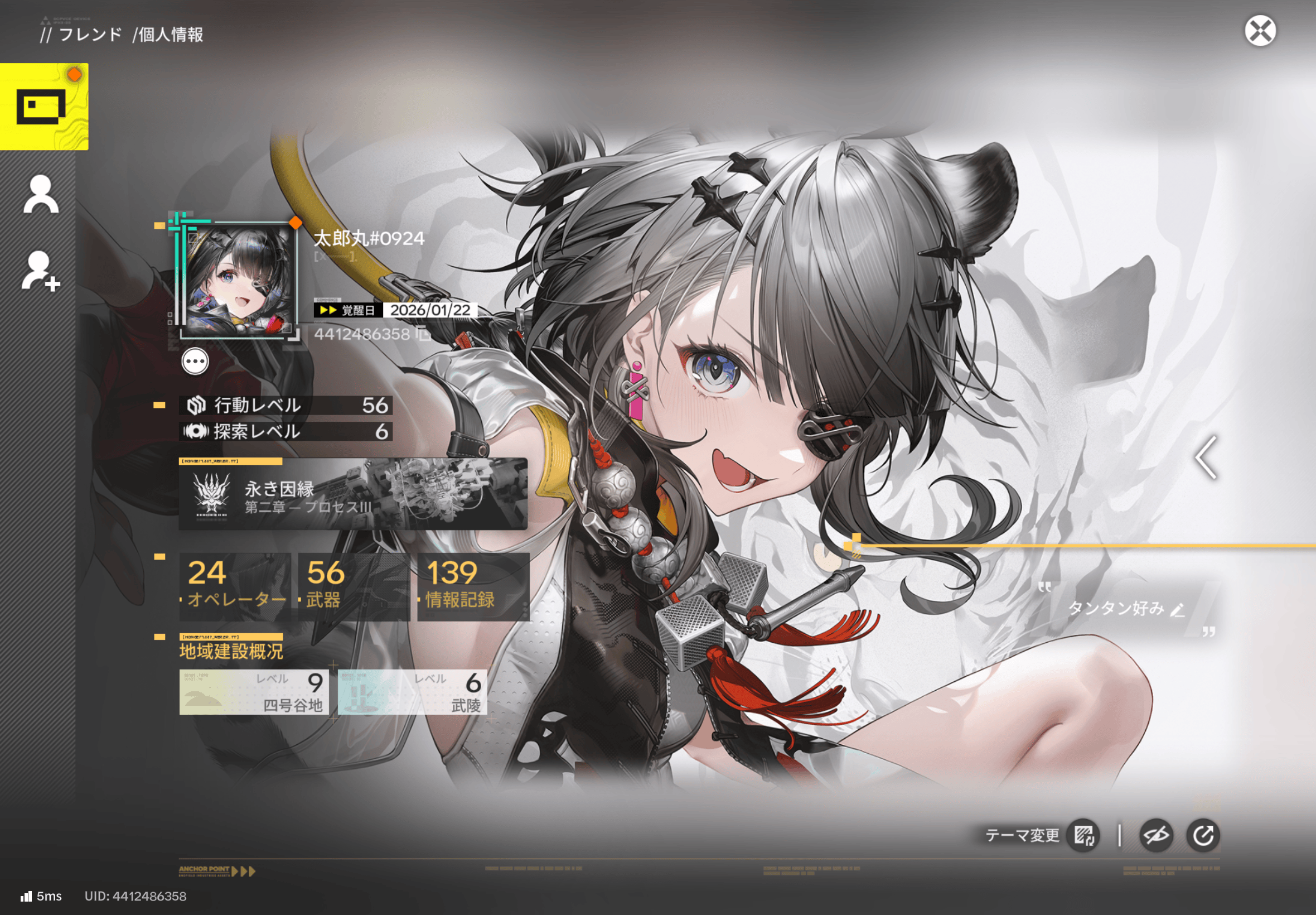Open the 永き因縁 story progress banner
The width and height of the screenshot is (1316, 915).
352,494
